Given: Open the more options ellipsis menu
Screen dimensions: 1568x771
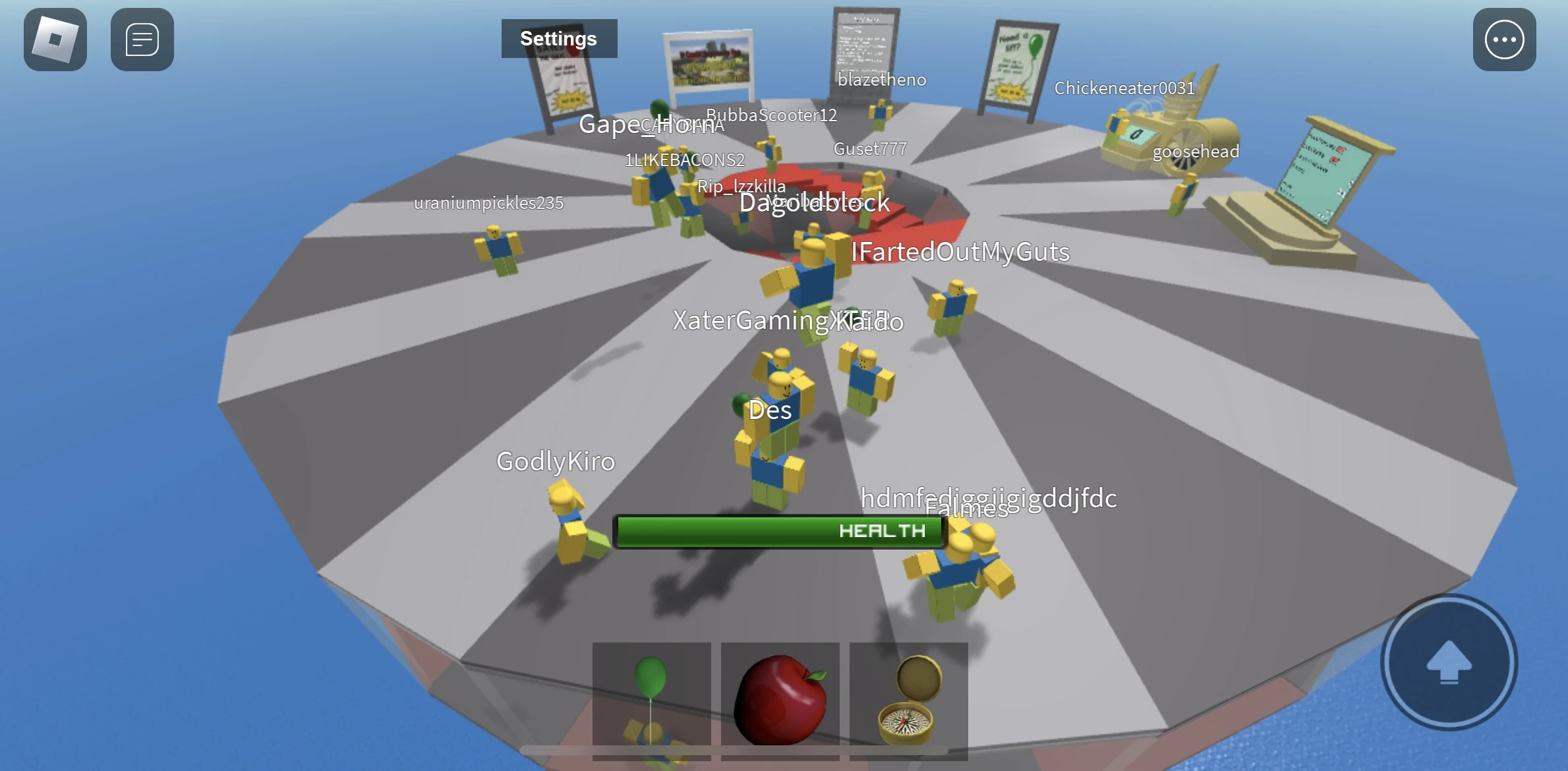Looking at the screenshot, I should [x=1503, y=40].
